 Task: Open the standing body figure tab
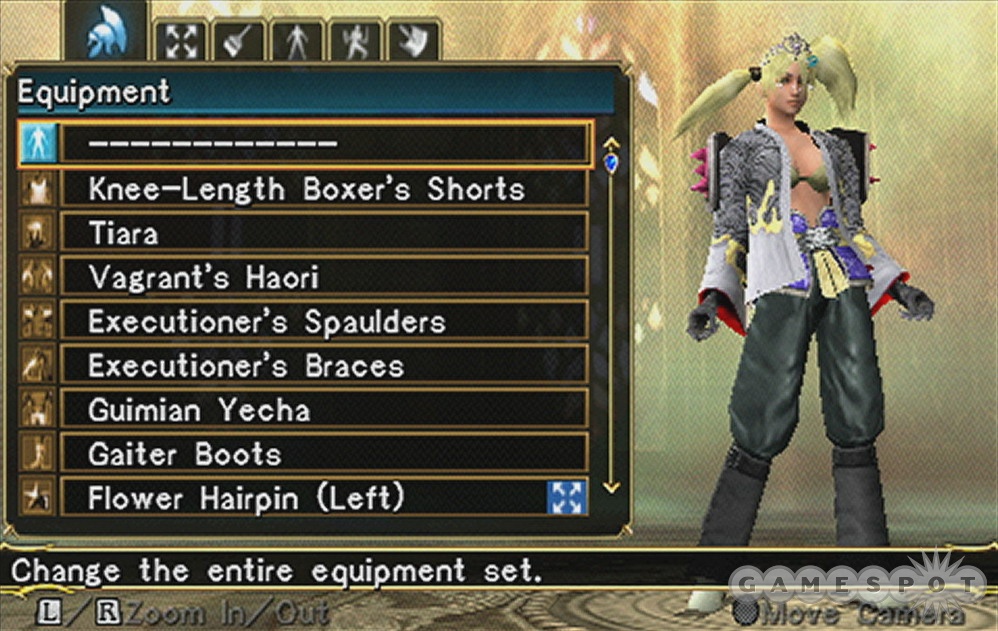click(297, 42)
